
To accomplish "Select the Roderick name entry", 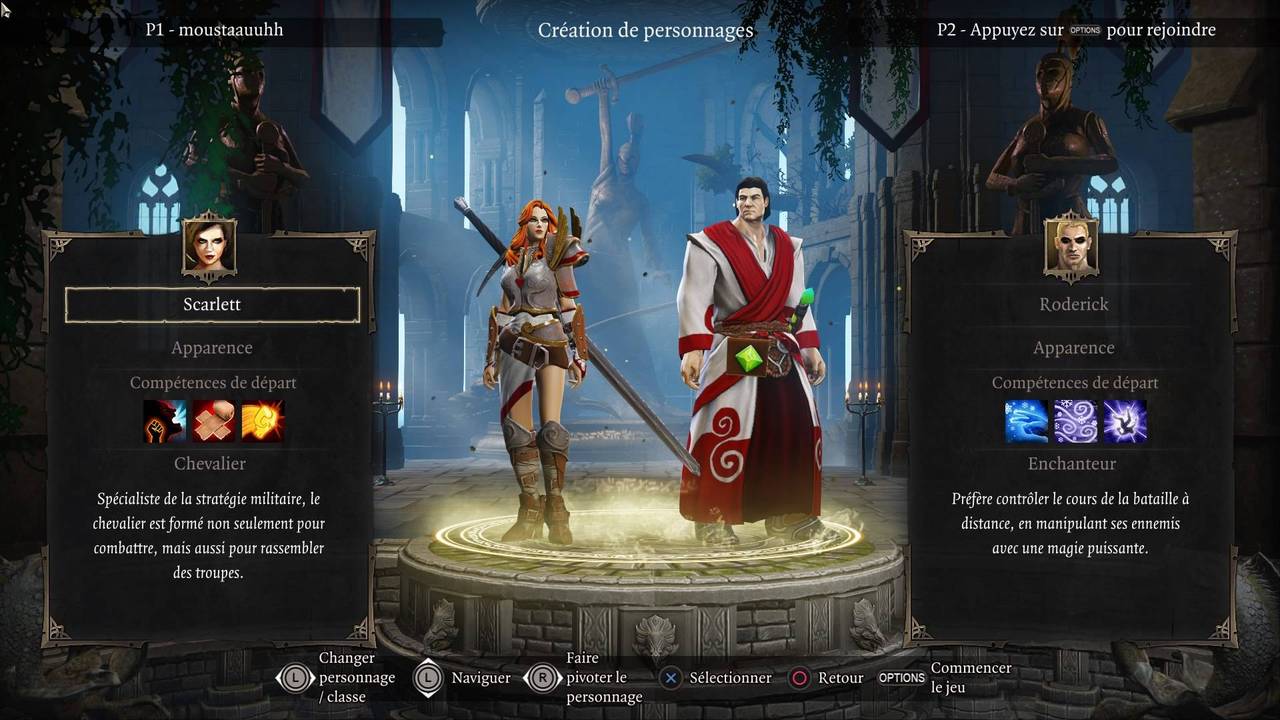I will (x=1074, y=305).
